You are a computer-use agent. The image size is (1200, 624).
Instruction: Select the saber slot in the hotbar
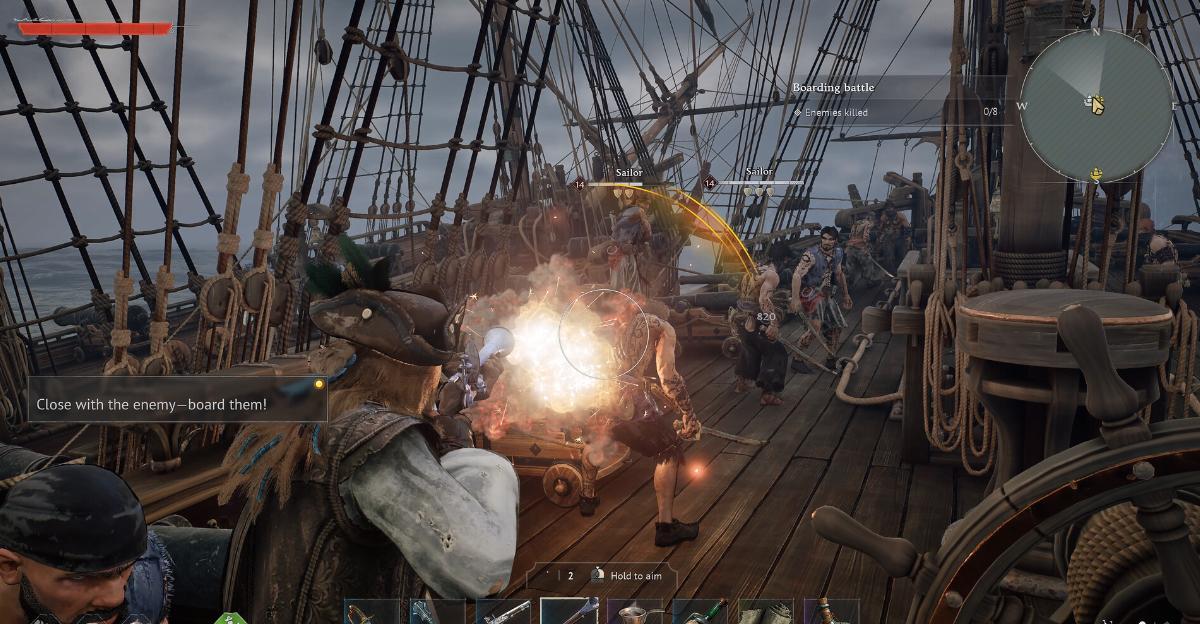[x=372, y=611]
